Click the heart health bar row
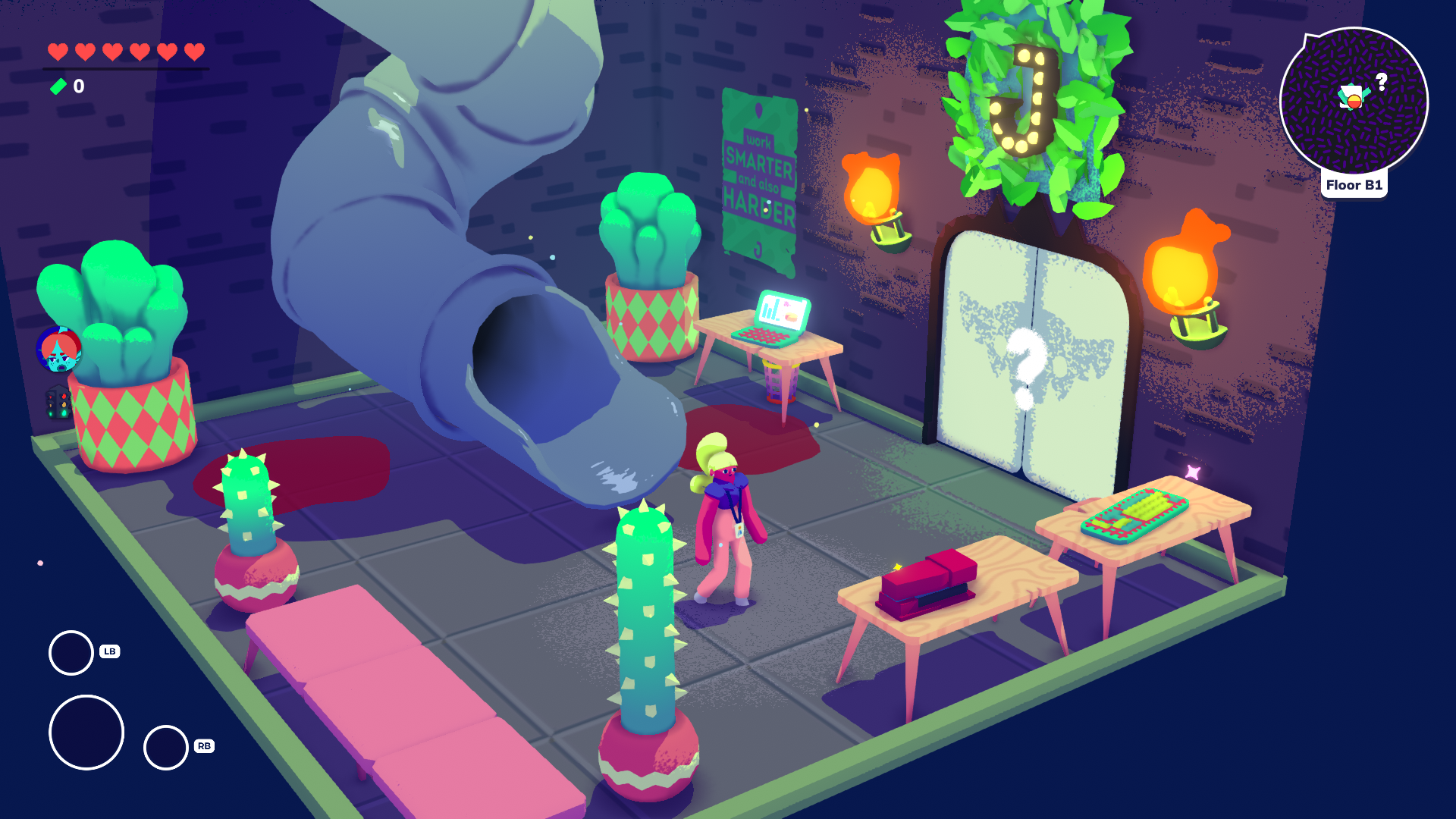This screenshot has width=1456, height=819. pos(125,52)
